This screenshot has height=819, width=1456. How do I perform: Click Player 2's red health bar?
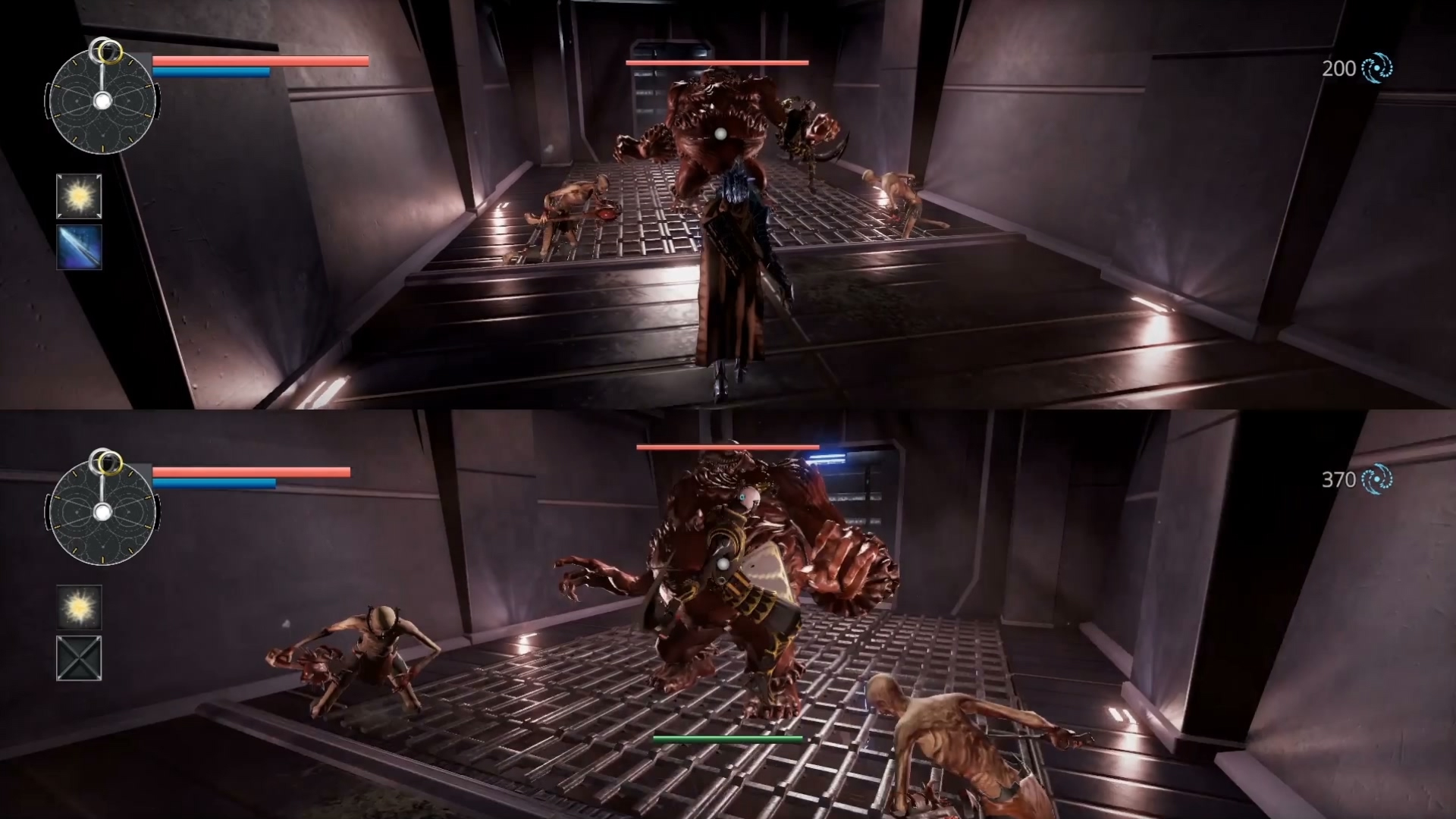pyautogui.click(x=250, y=471)
